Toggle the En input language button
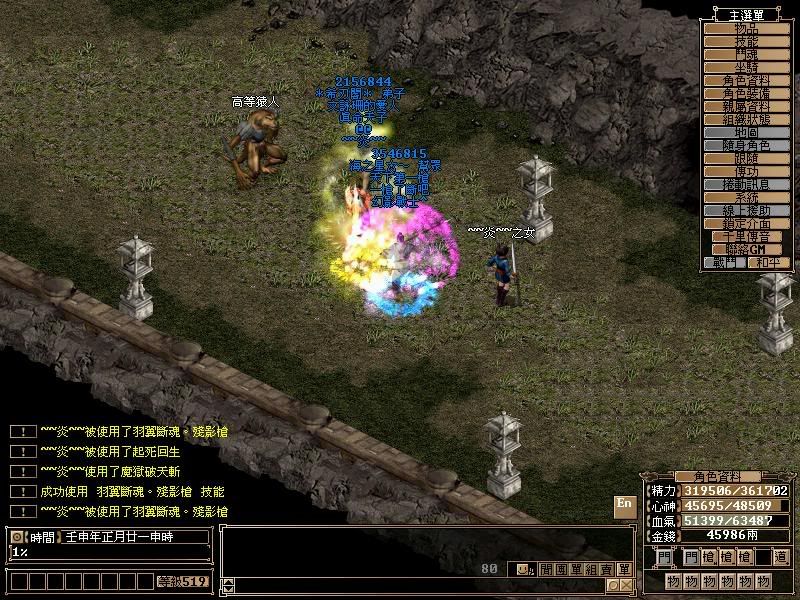Screen dimensions: 800x600 coord(624,504)
